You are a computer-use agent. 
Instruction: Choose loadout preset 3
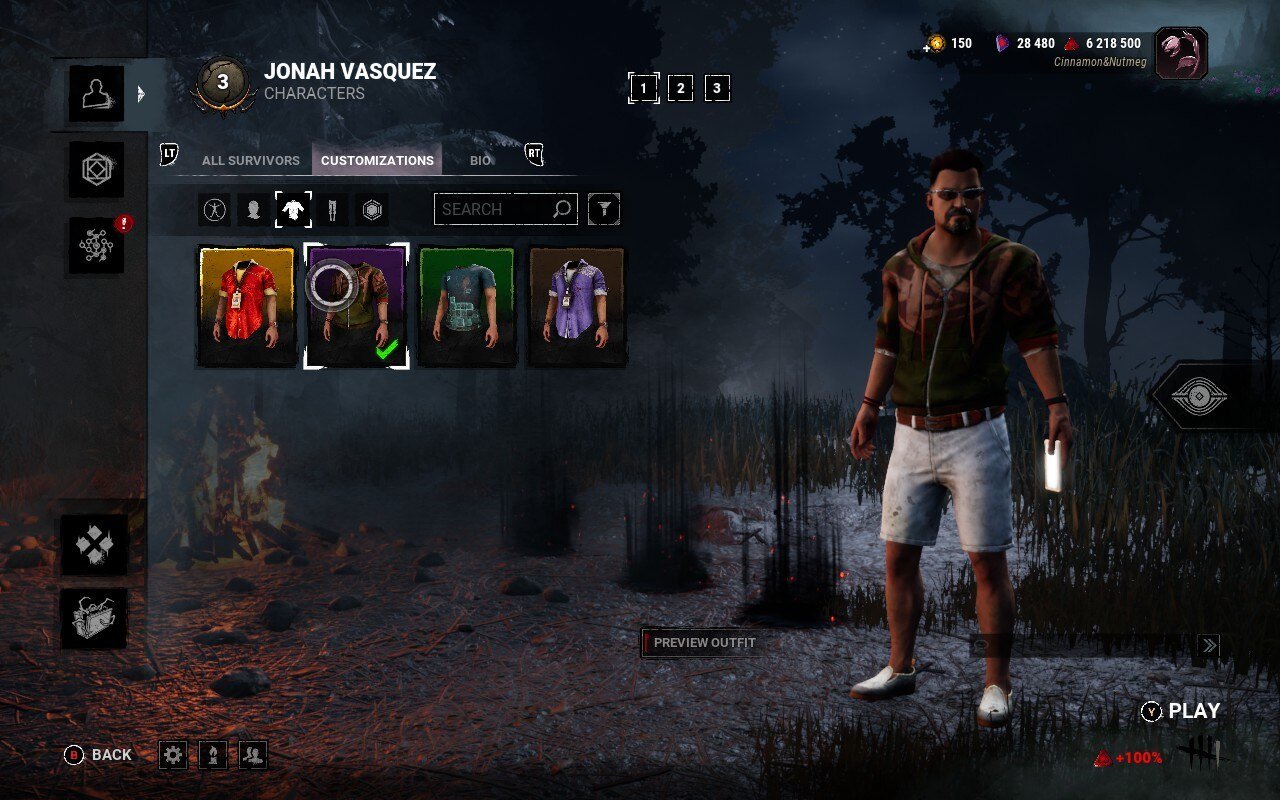716,88
